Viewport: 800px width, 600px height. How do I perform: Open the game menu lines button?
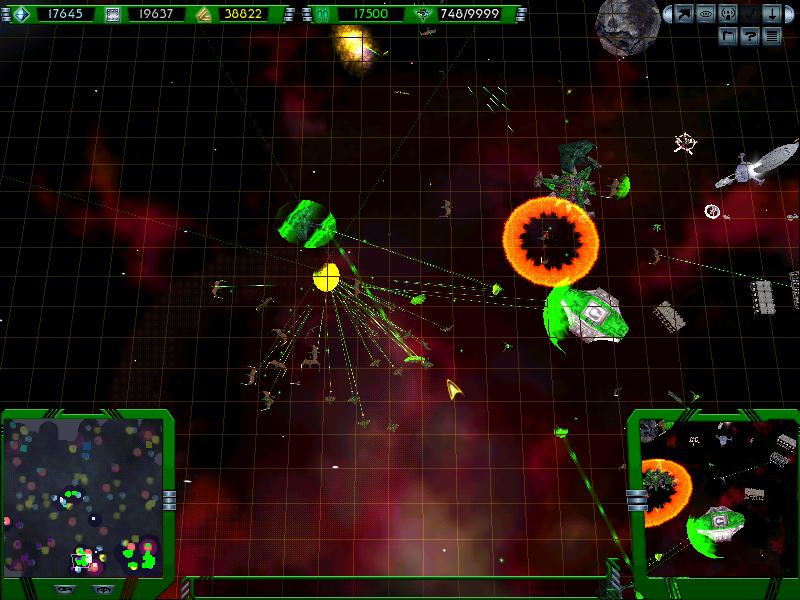pos(771,36)
